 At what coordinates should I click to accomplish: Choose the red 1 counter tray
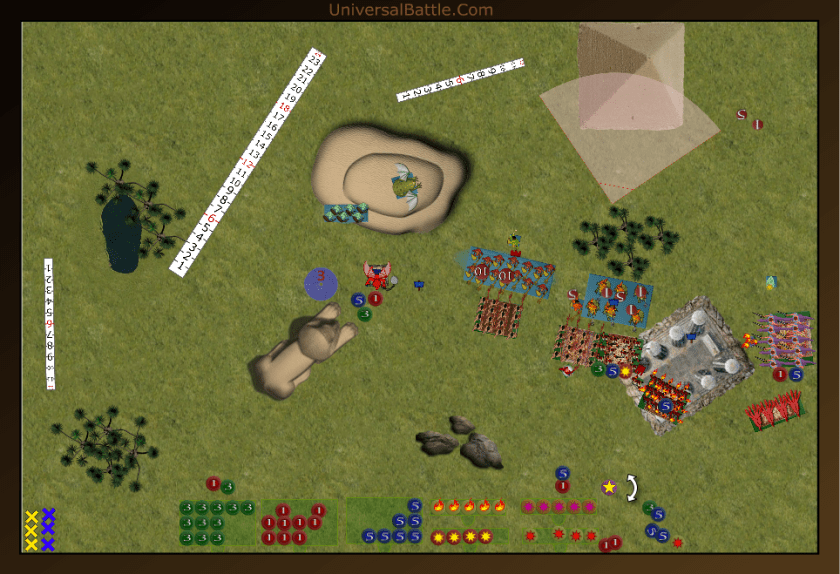coord(296,523)
